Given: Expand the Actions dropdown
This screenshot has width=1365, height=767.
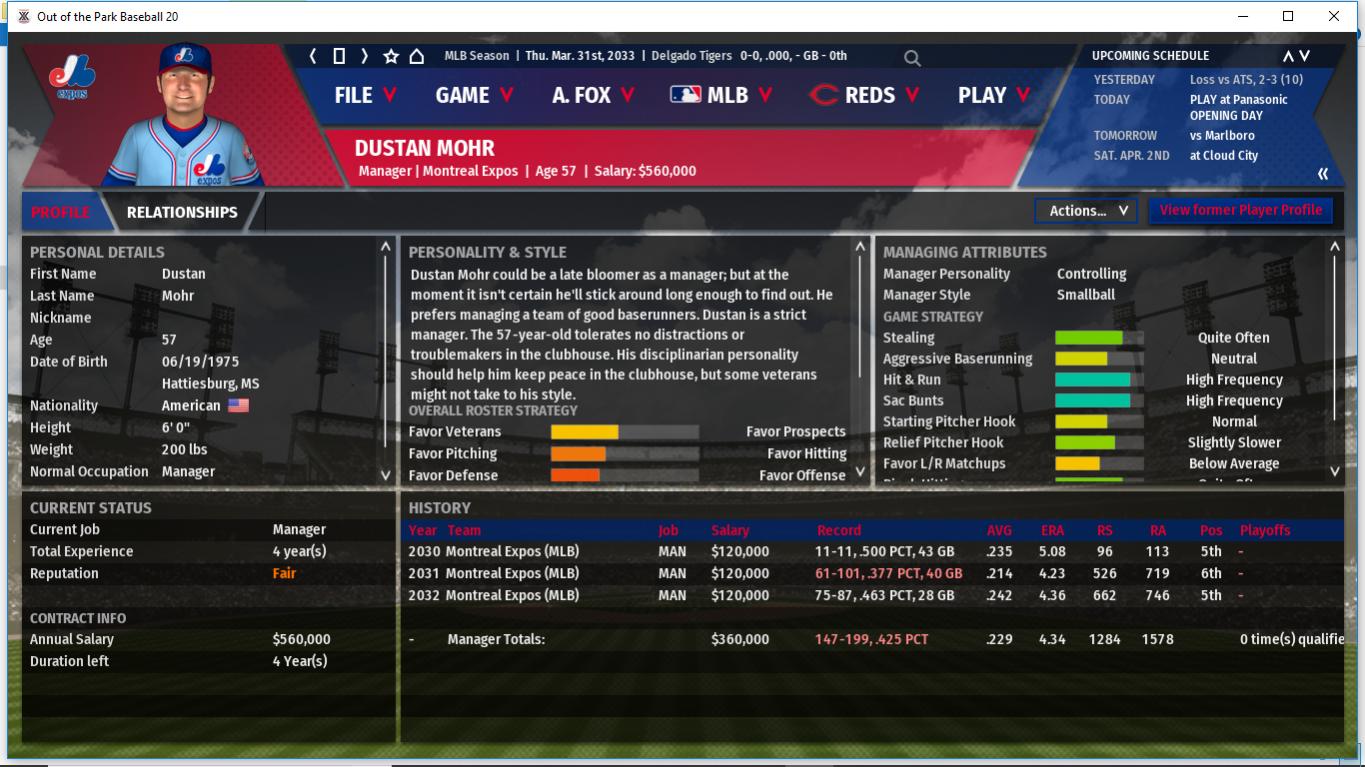Looking at the screenshot, I should point(1086,210).
